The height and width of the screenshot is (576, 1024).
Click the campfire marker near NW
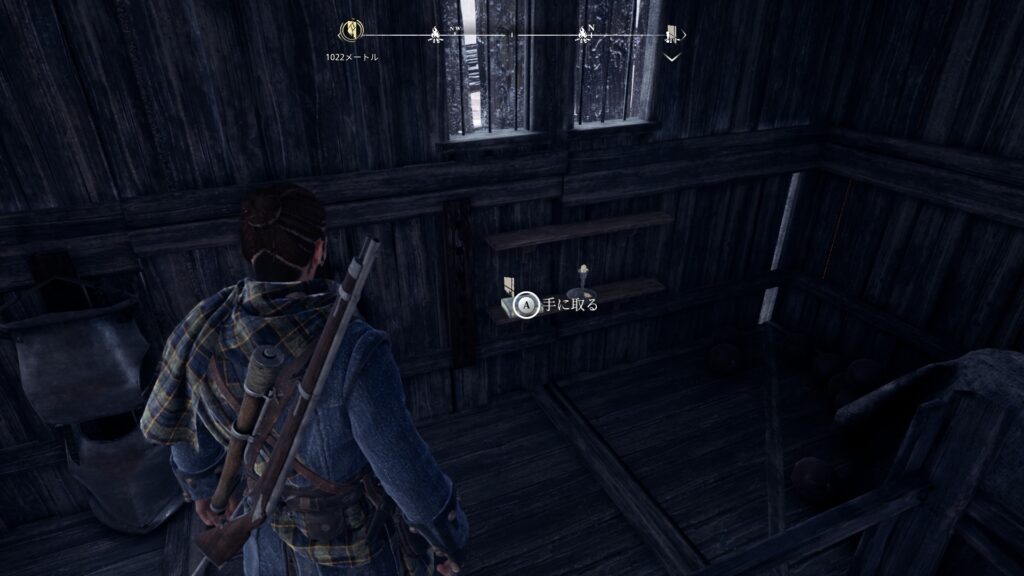pos(436,36)
